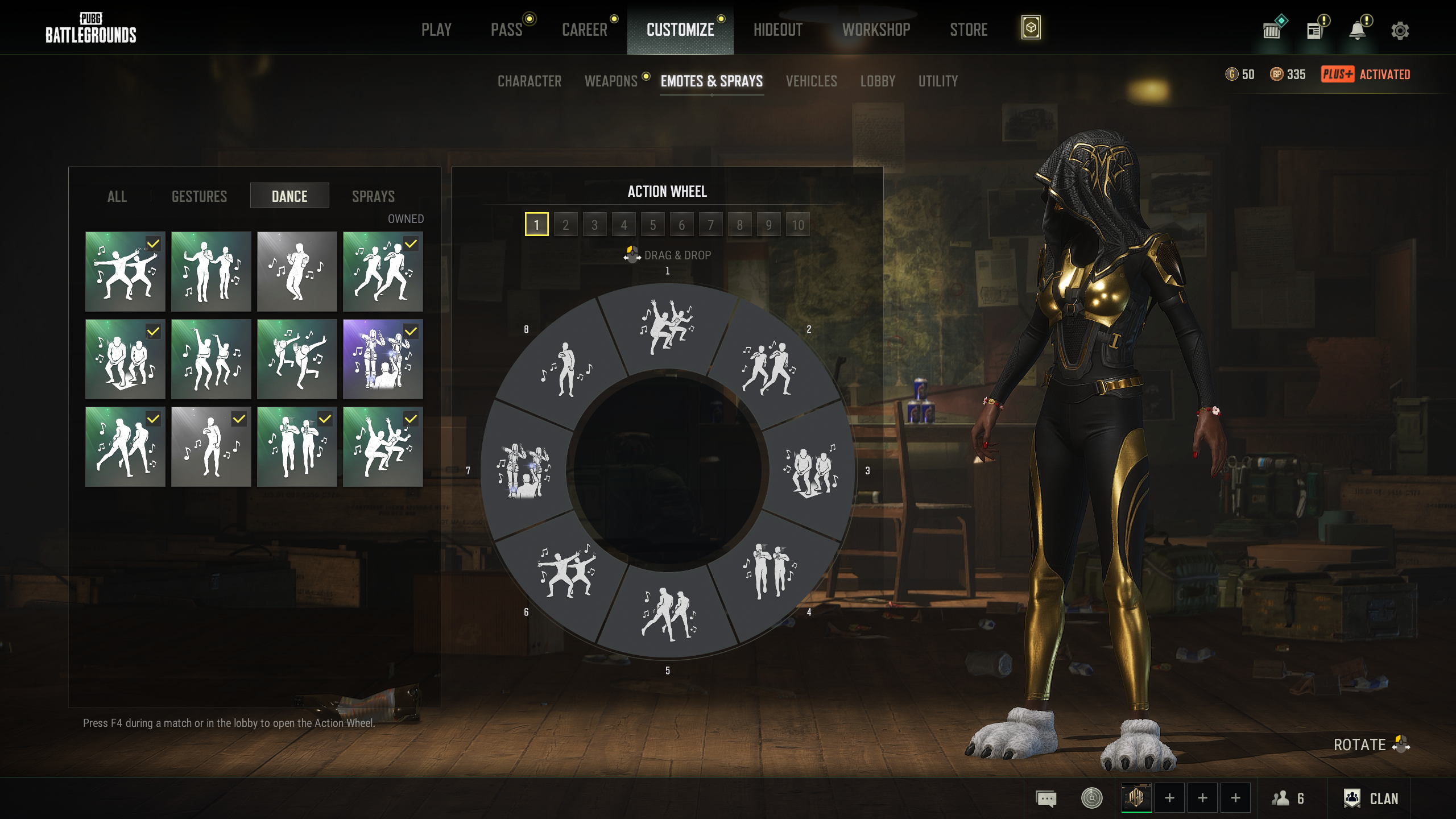The height and width of the screenshot is (819, 1456).
Task: Select the Vehicles tab
Action: pyautogui.click(x=811, y=81)
